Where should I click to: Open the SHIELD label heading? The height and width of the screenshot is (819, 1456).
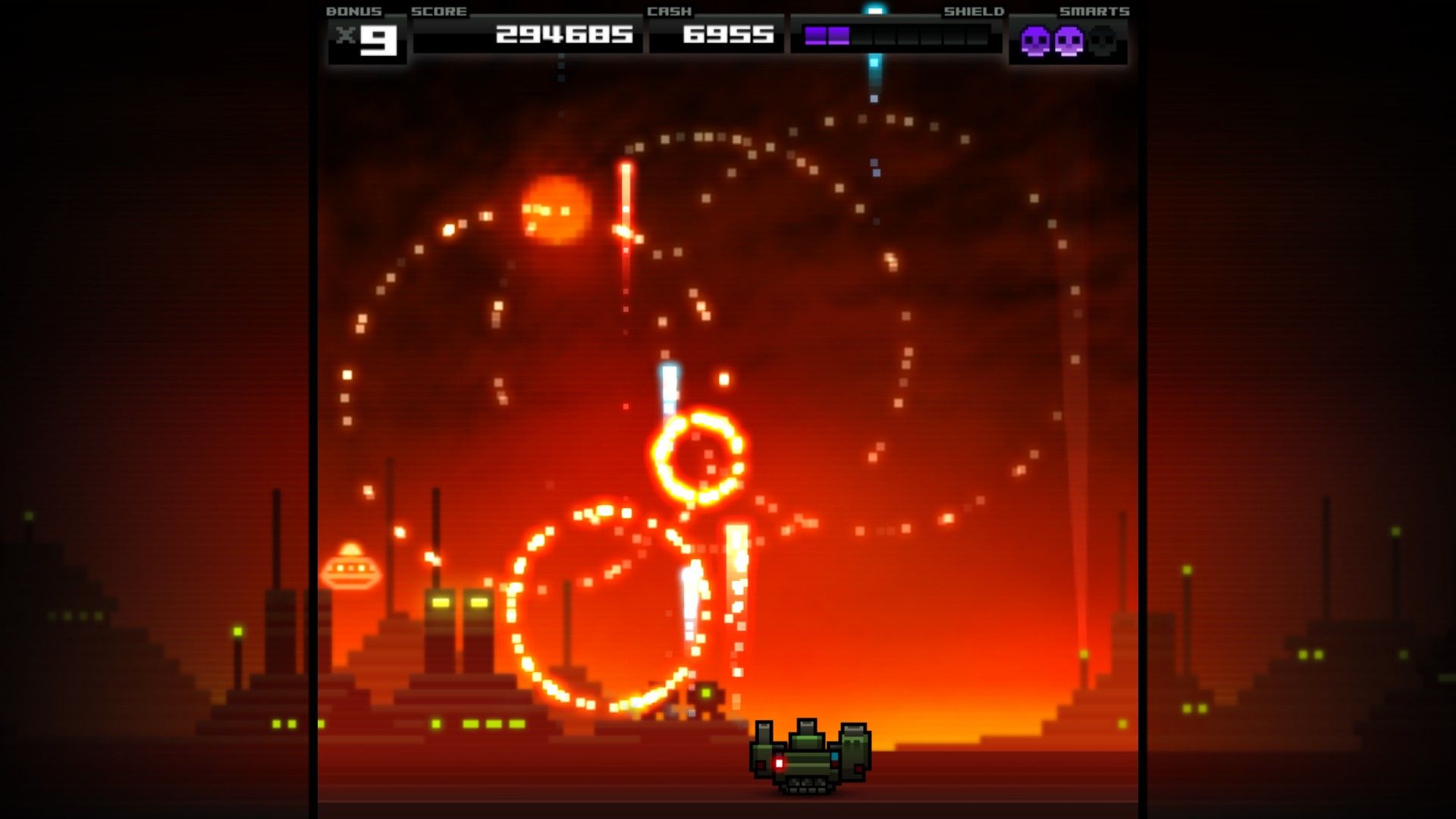tap(974, 11)
